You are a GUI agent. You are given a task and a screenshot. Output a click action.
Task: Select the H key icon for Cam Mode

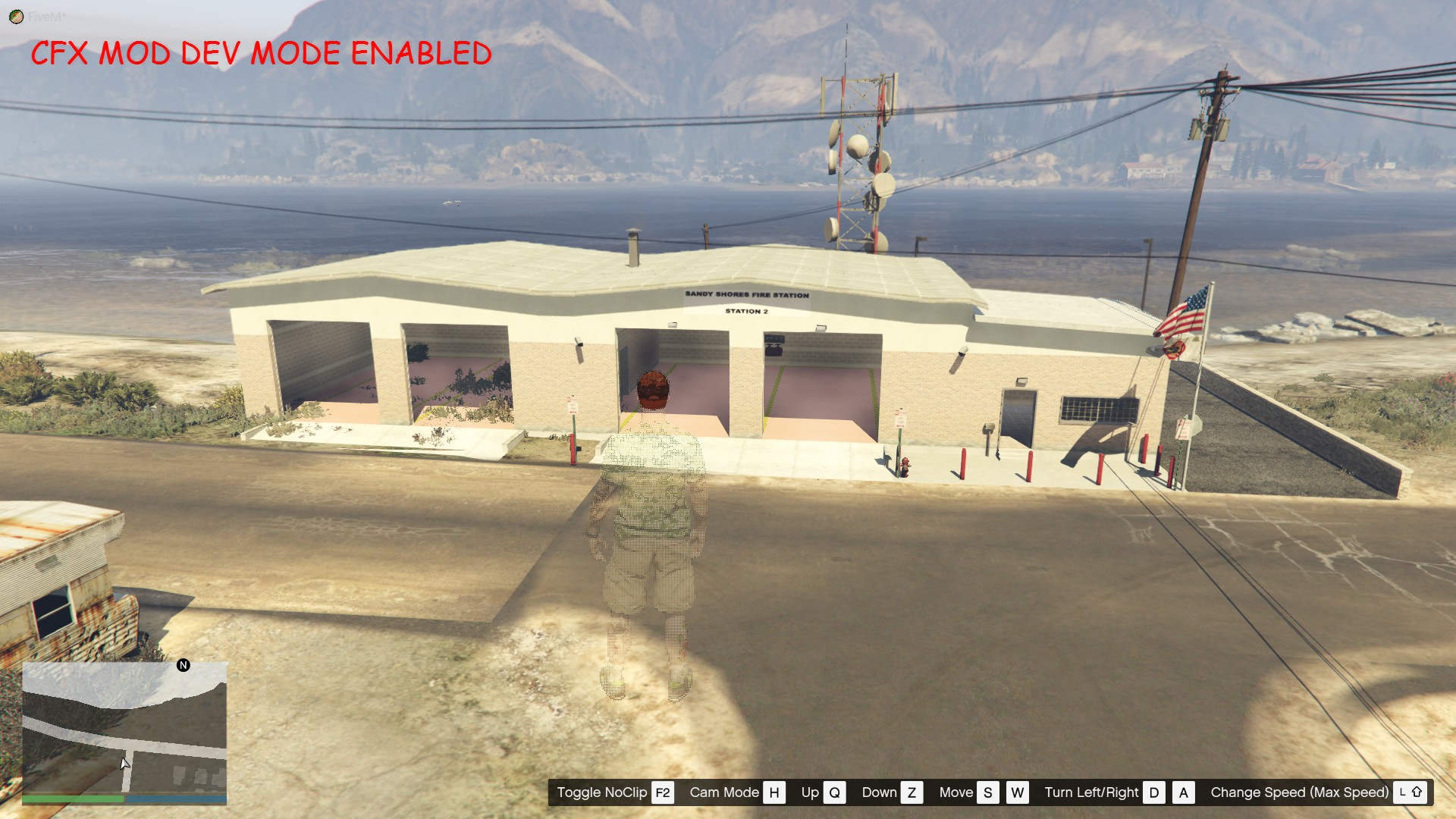click(x=776, y=792)
